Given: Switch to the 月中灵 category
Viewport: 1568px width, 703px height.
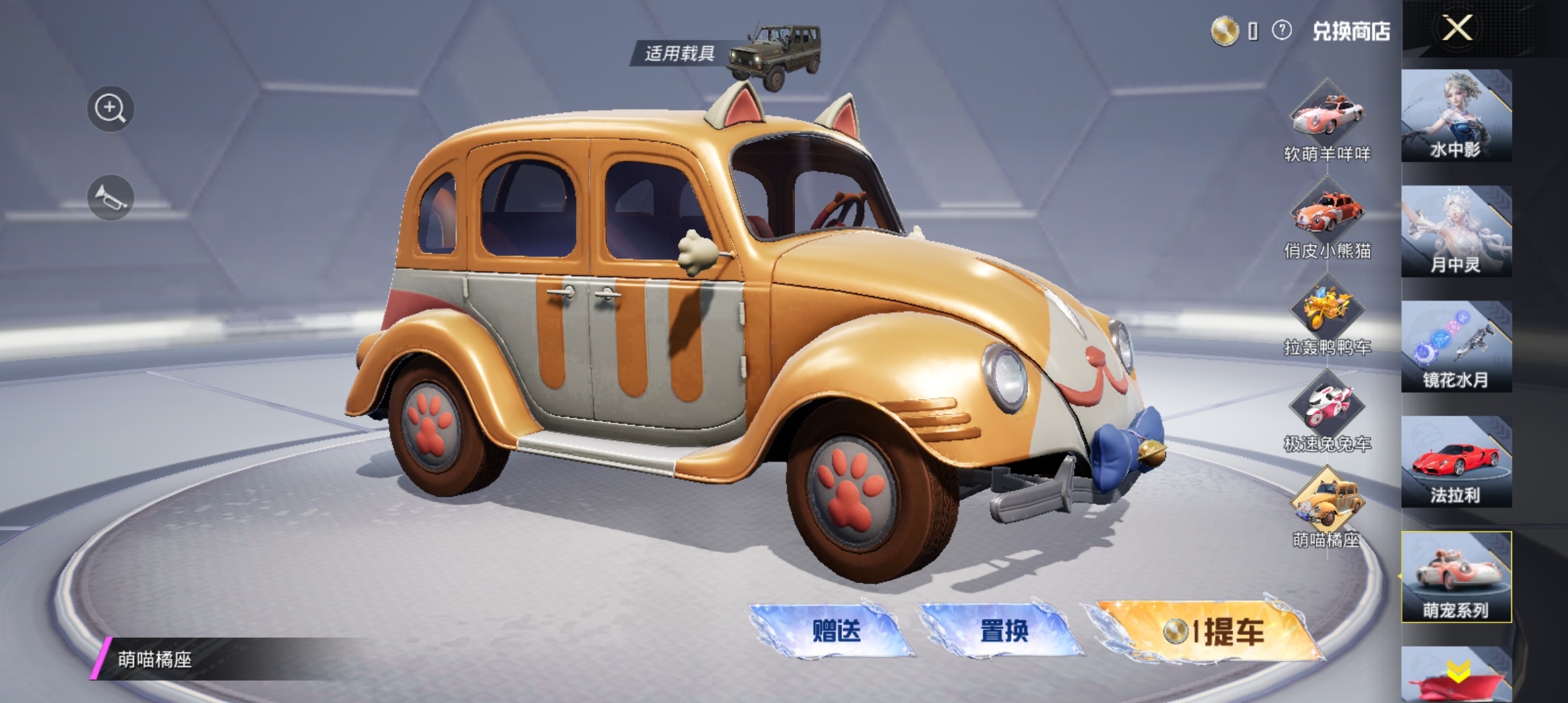Looking at the screenshot, I should click(x=1456, y=231).
